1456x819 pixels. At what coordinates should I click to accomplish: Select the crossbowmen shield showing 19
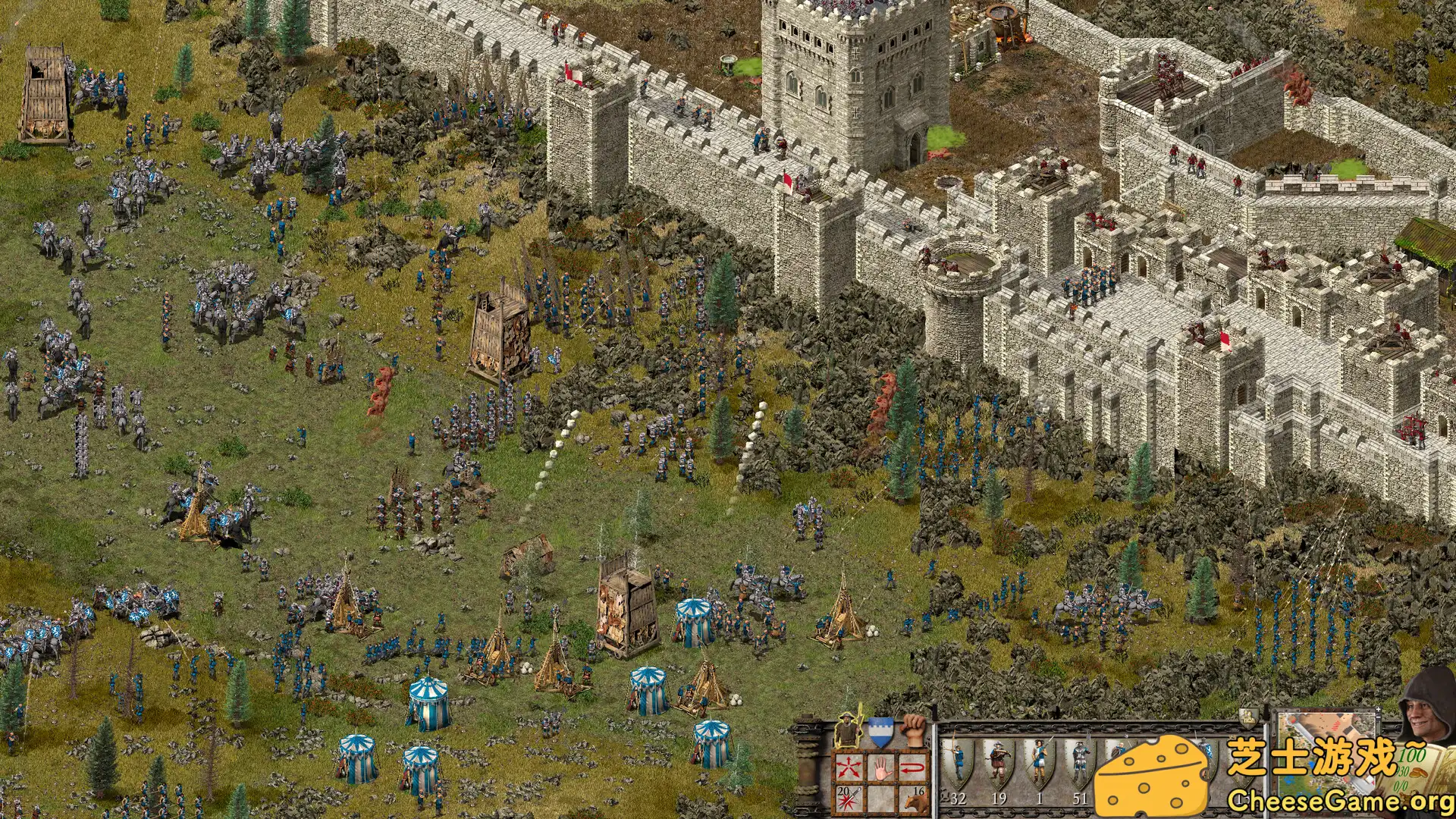999,764
